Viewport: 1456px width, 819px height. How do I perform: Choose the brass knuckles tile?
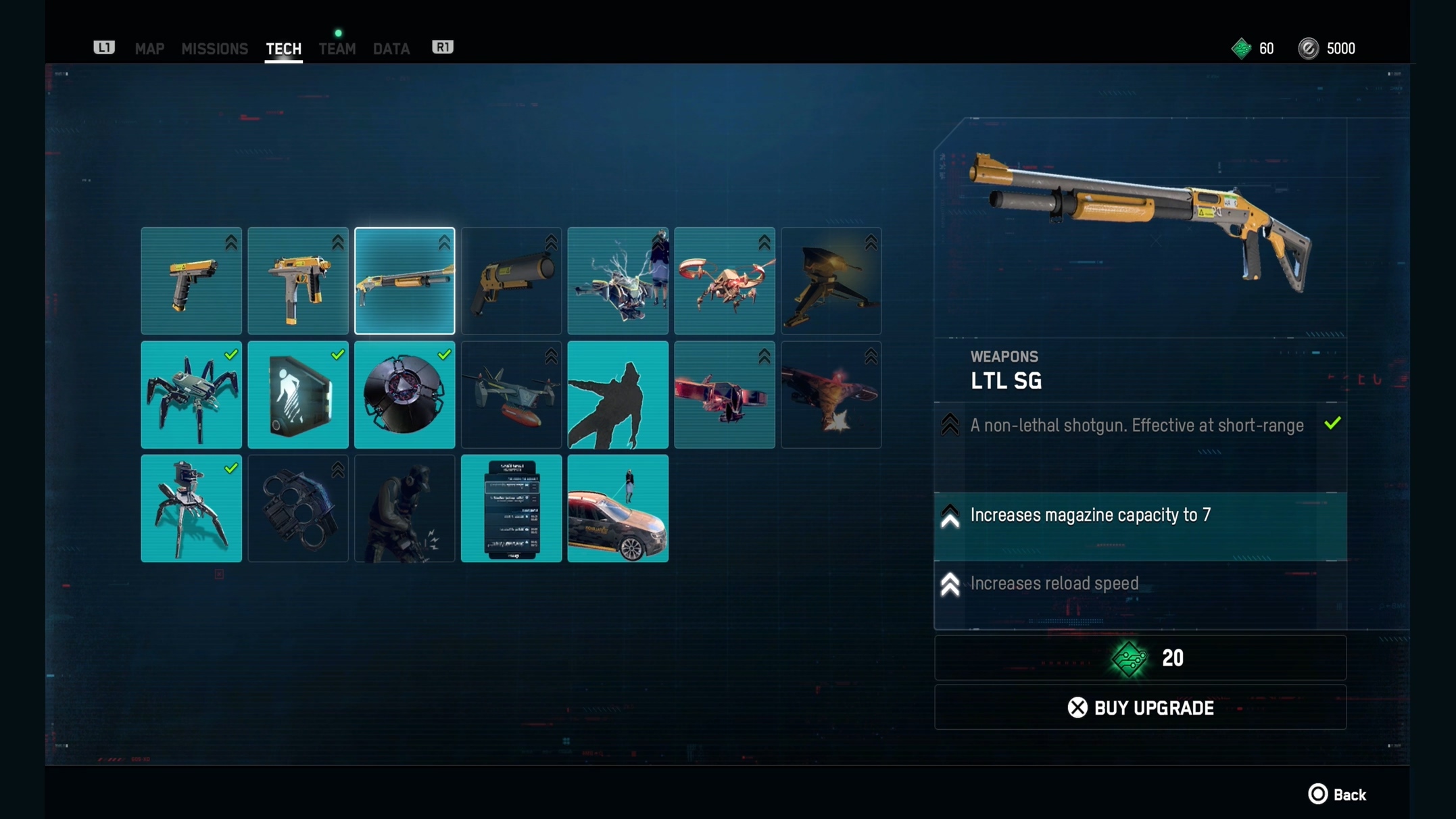(298, 508)
